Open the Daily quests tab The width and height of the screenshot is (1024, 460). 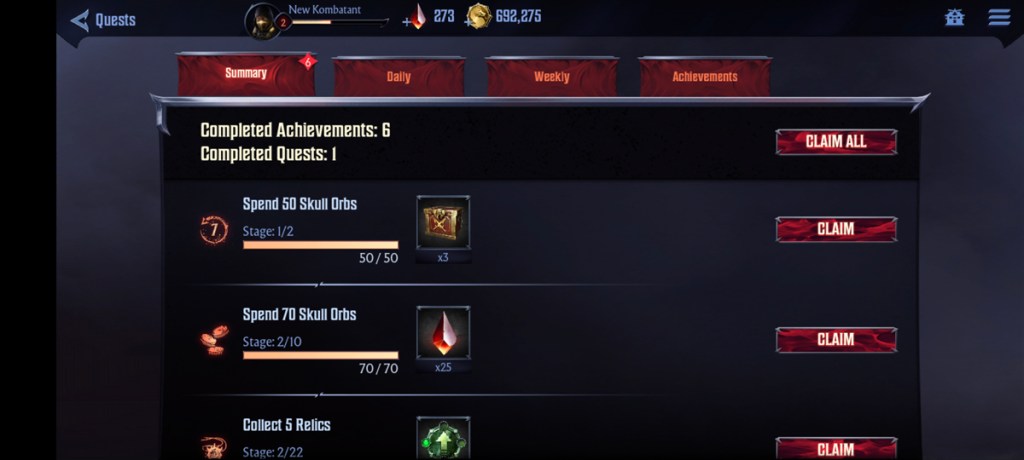[x=398, y=77]
